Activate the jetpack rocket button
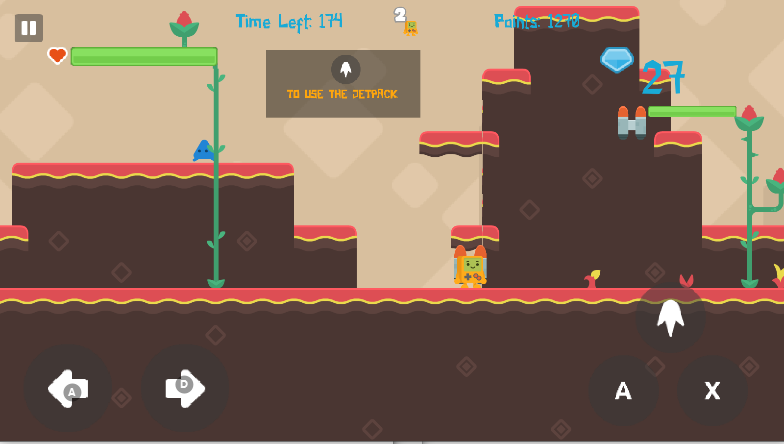Viewport: 784px width, 444px height. click(x=670, y=318)
